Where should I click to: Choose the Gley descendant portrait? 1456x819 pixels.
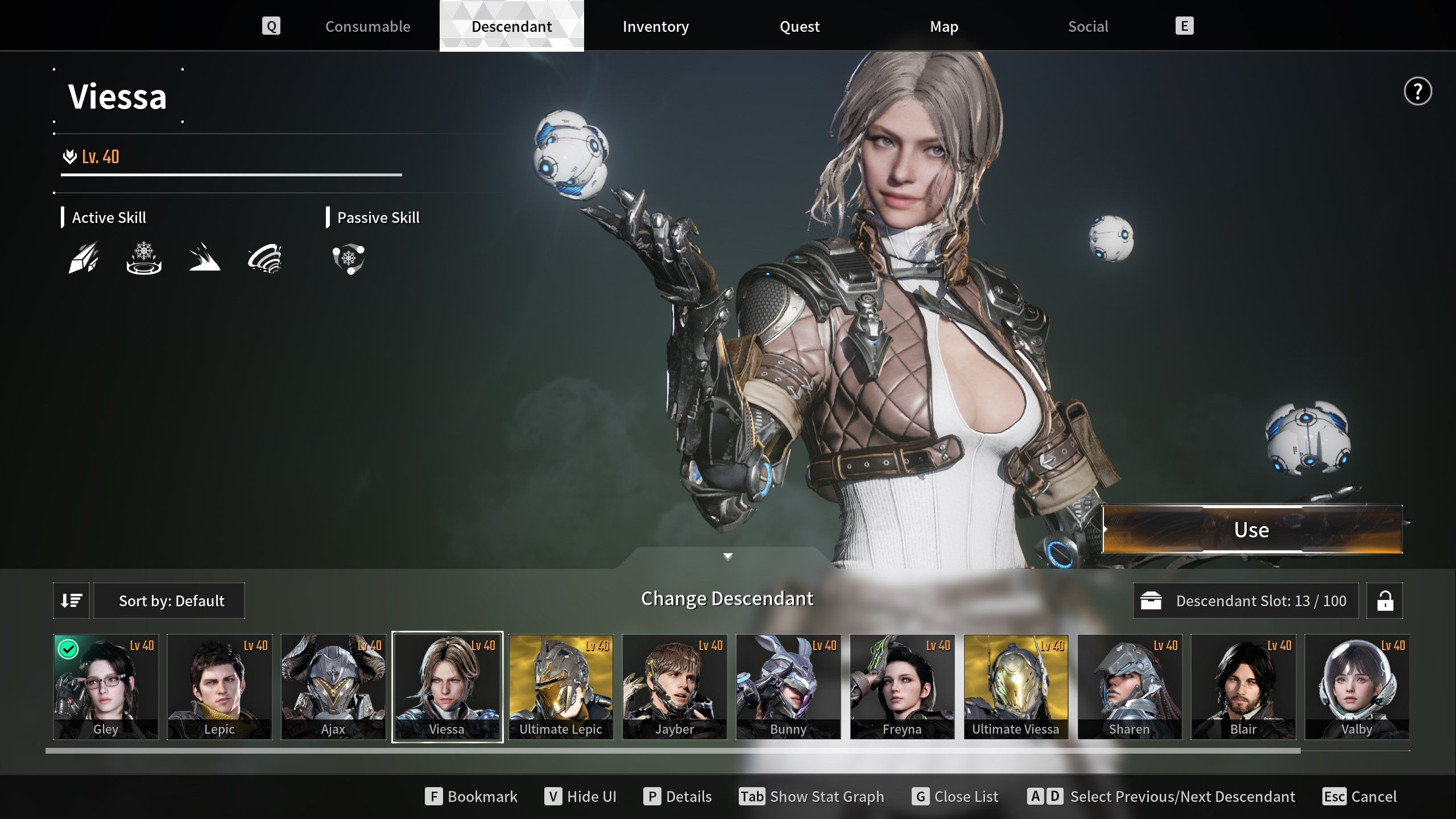106,686
